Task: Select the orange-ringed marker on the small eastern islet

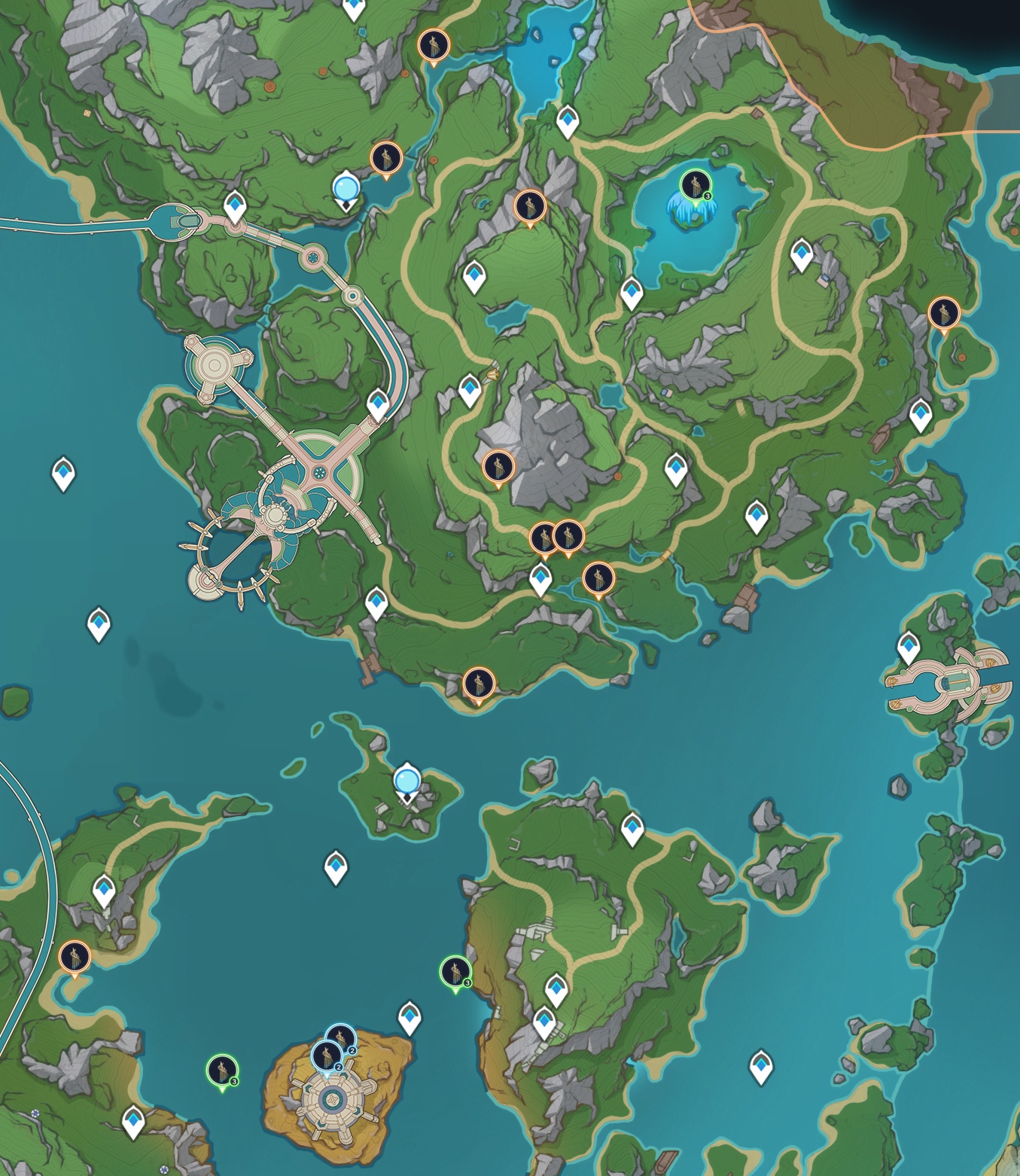Action: coord(943,313)
